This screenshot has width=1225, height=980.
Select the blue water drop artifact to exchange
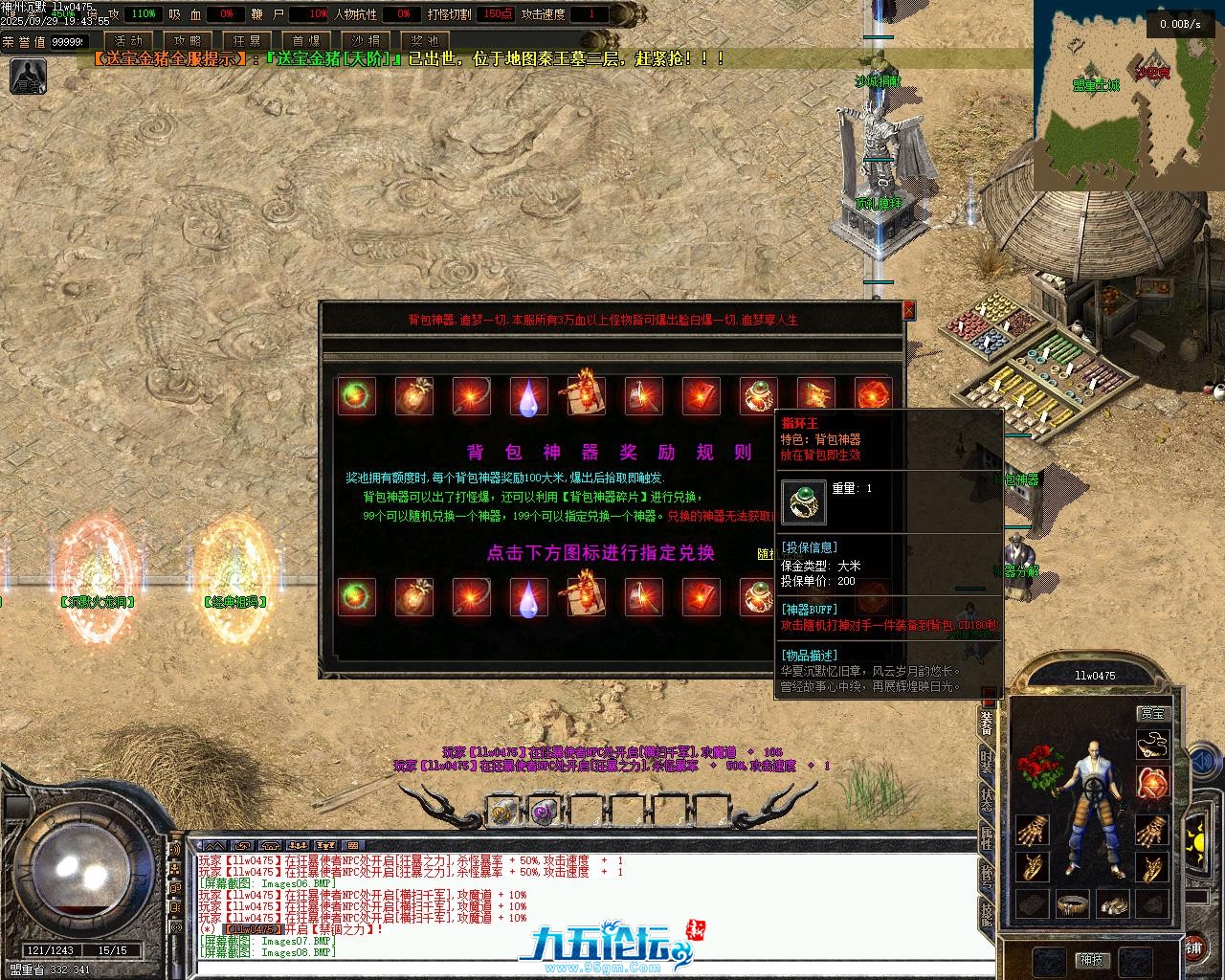[528, 597]
